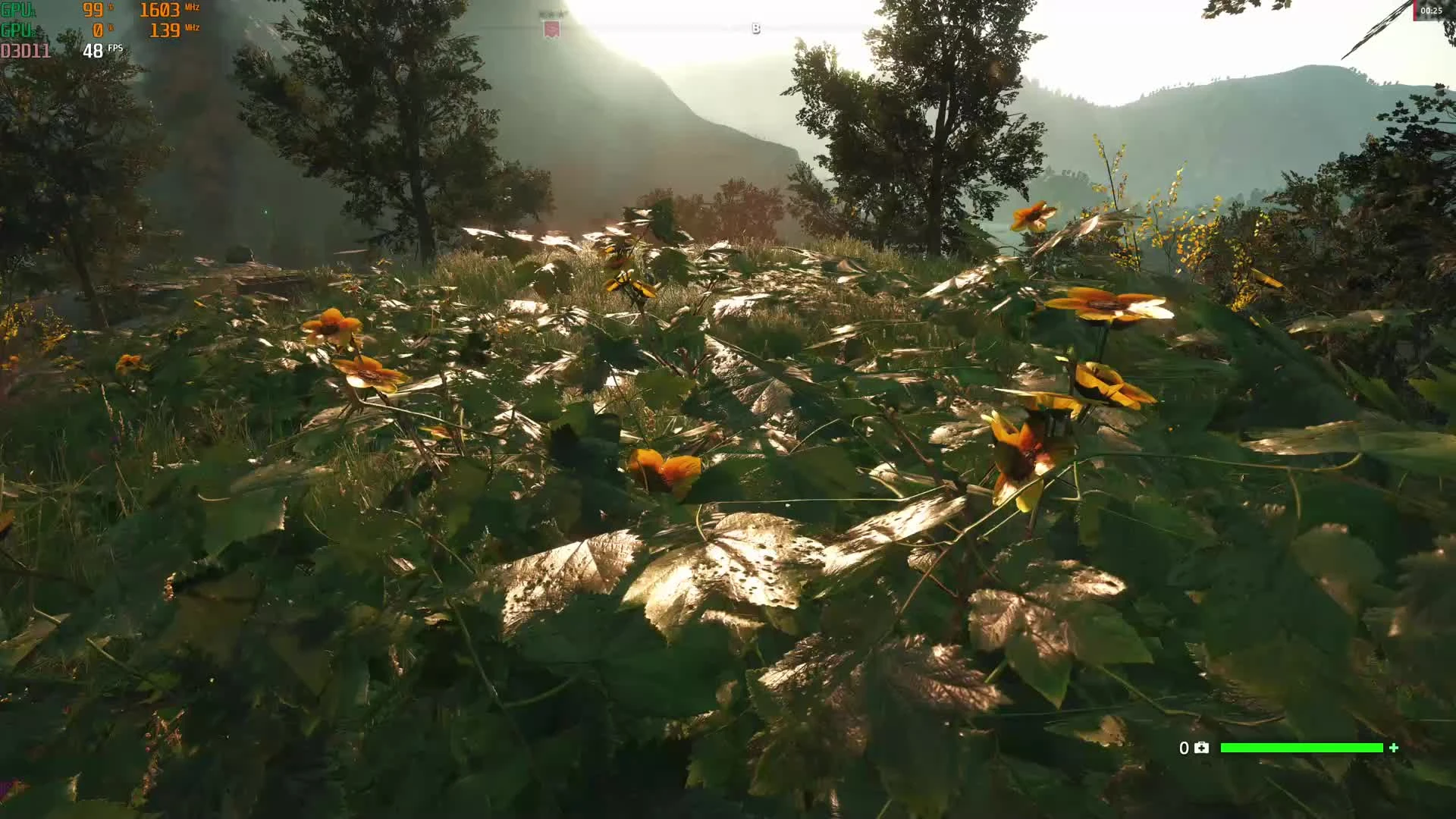The width and height of the screenshot is (1456, 819).
Task: Click the medkit count showing 0
Action: point(1183,748)
